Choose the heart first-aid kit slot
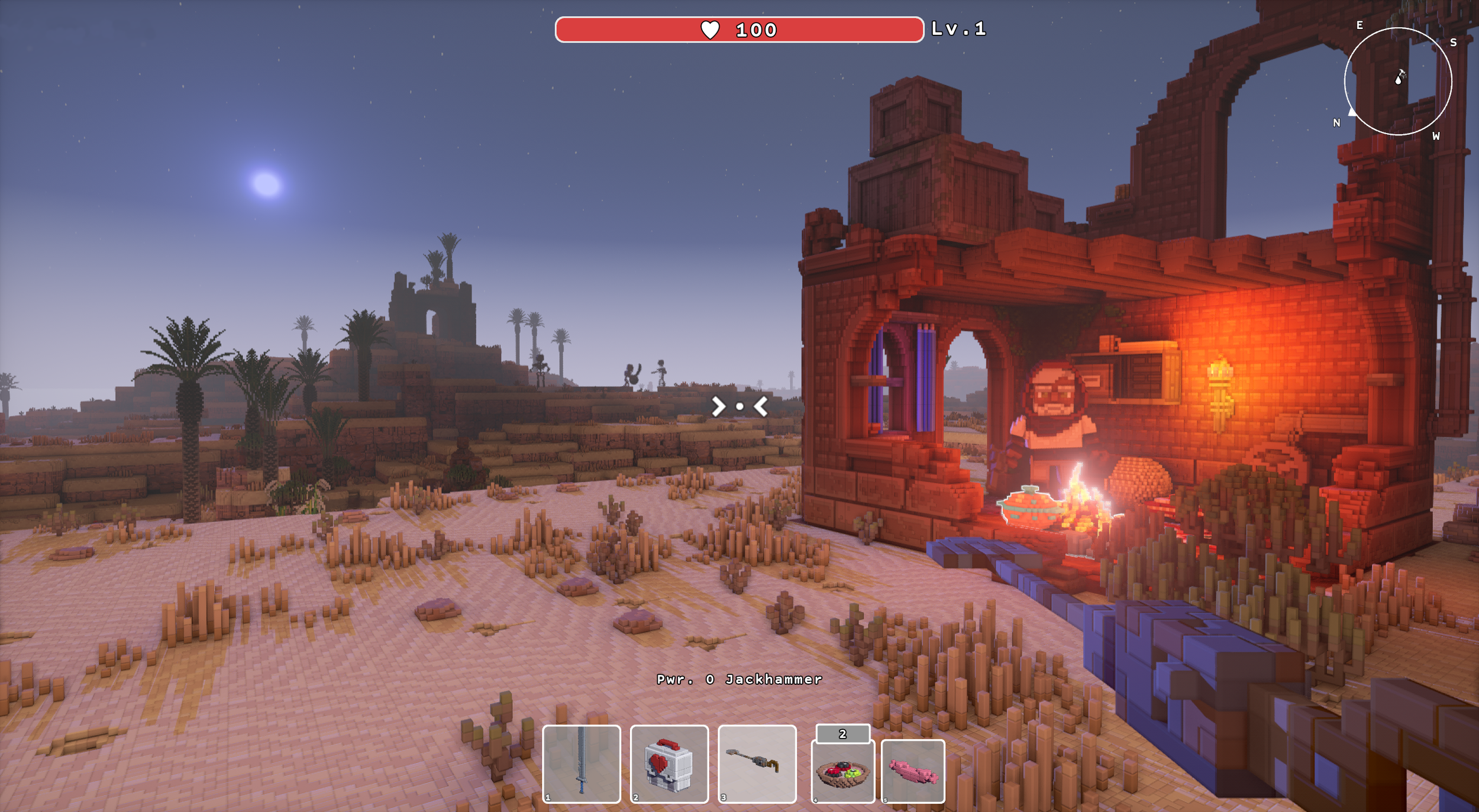The image size is (1479, 812). 669,764
